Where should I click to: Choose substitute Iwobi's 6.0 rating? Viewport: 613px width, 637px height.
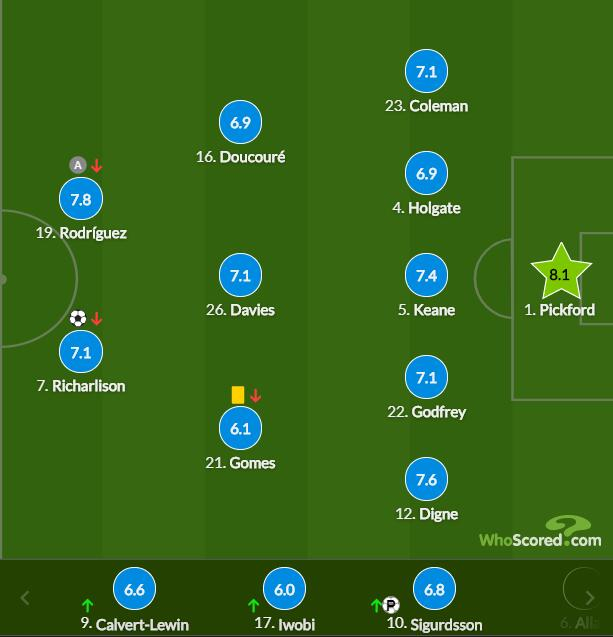pos(284,590)
